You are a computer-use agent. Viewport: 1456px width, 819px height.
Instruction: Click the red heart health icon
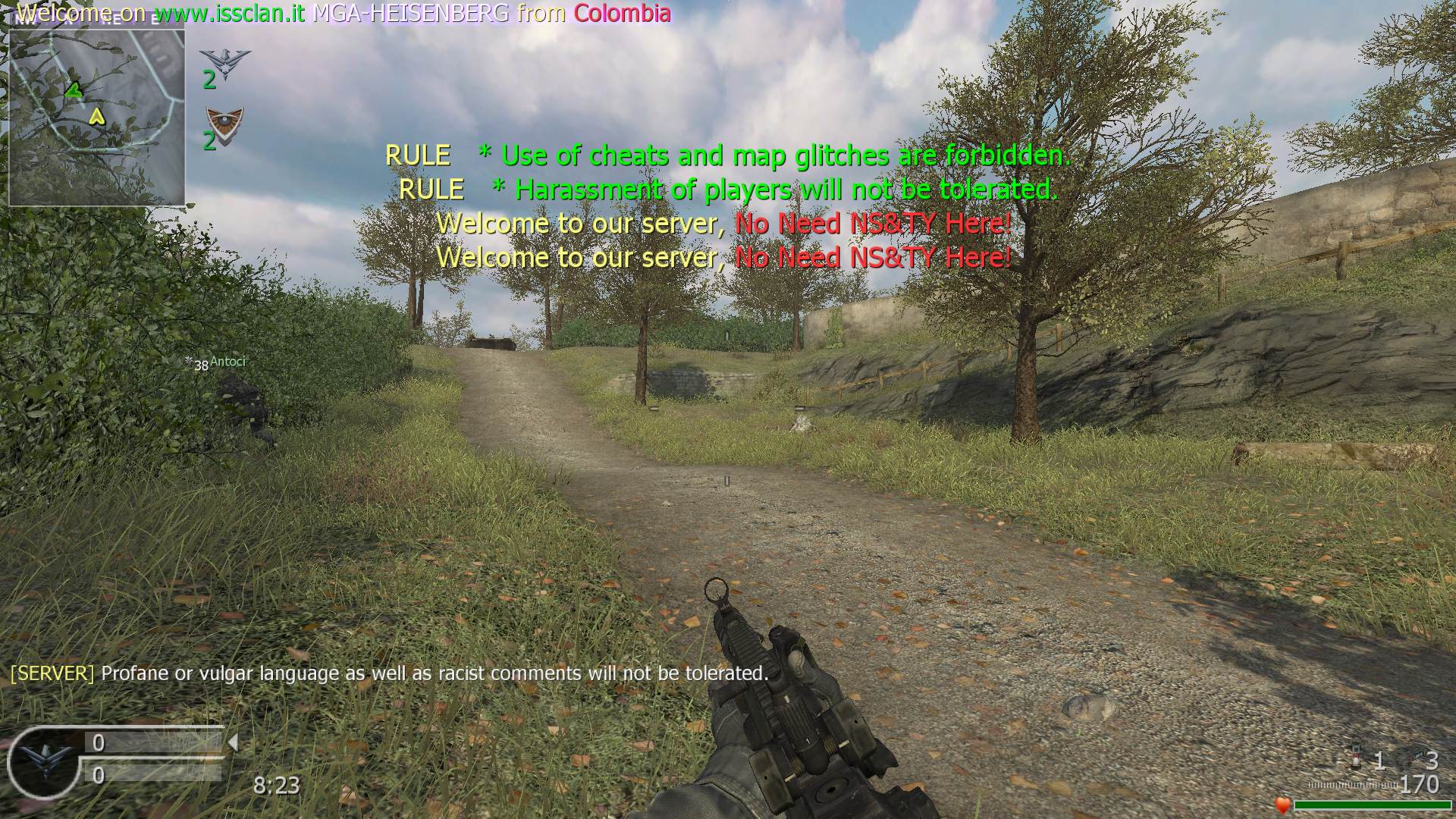tap(1283, 805)
